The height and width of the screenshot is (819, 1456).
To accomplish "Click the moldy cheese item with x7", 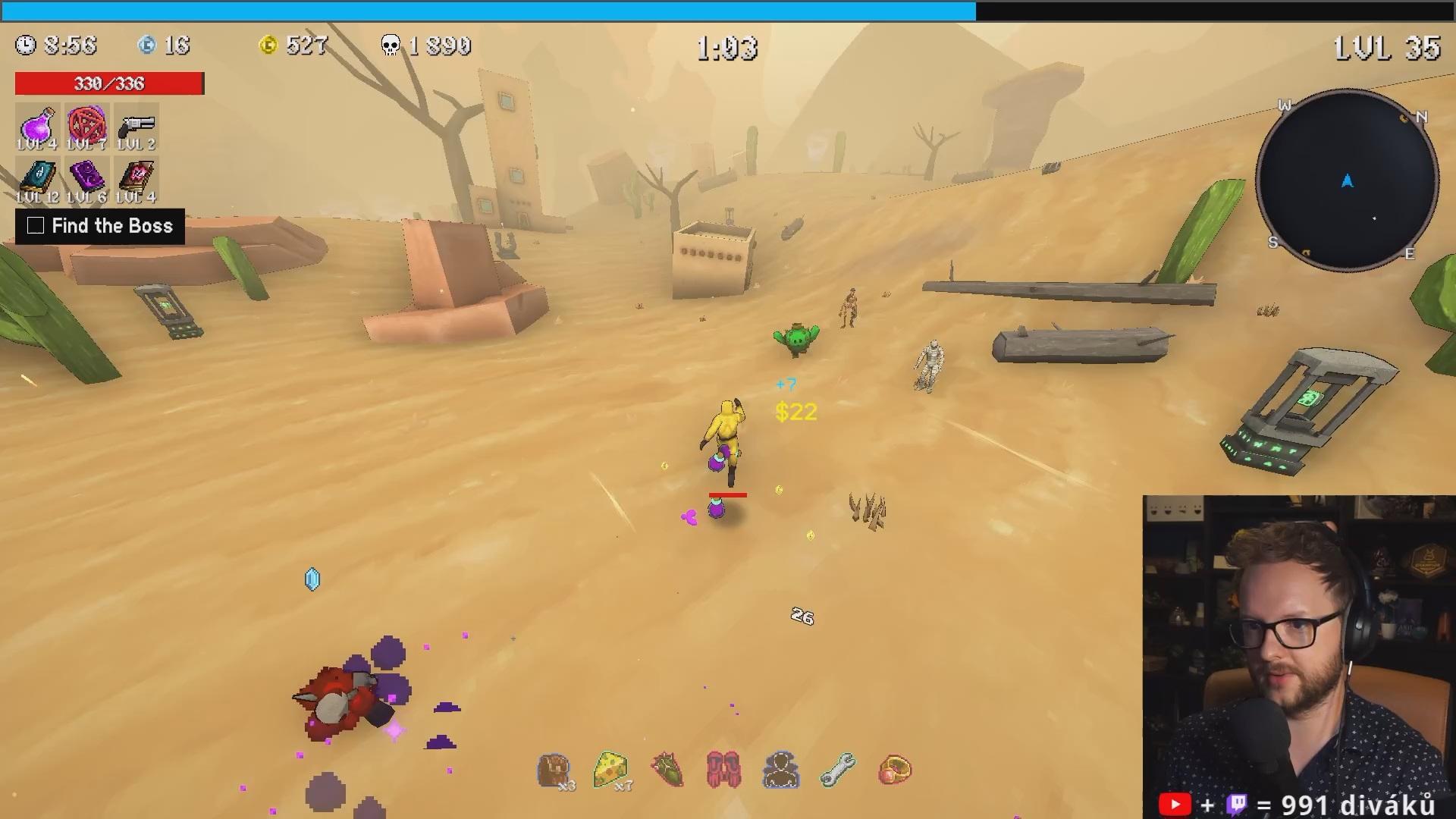I will tap(611, 770).
